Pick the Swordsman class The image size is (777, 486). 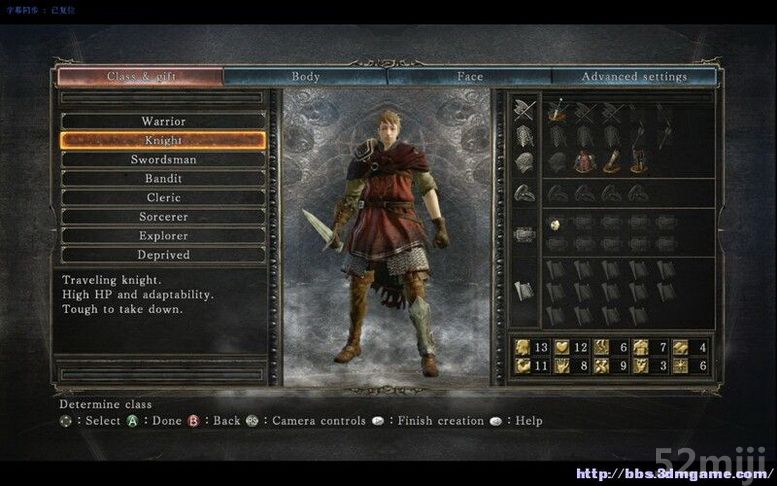point(163,159)
